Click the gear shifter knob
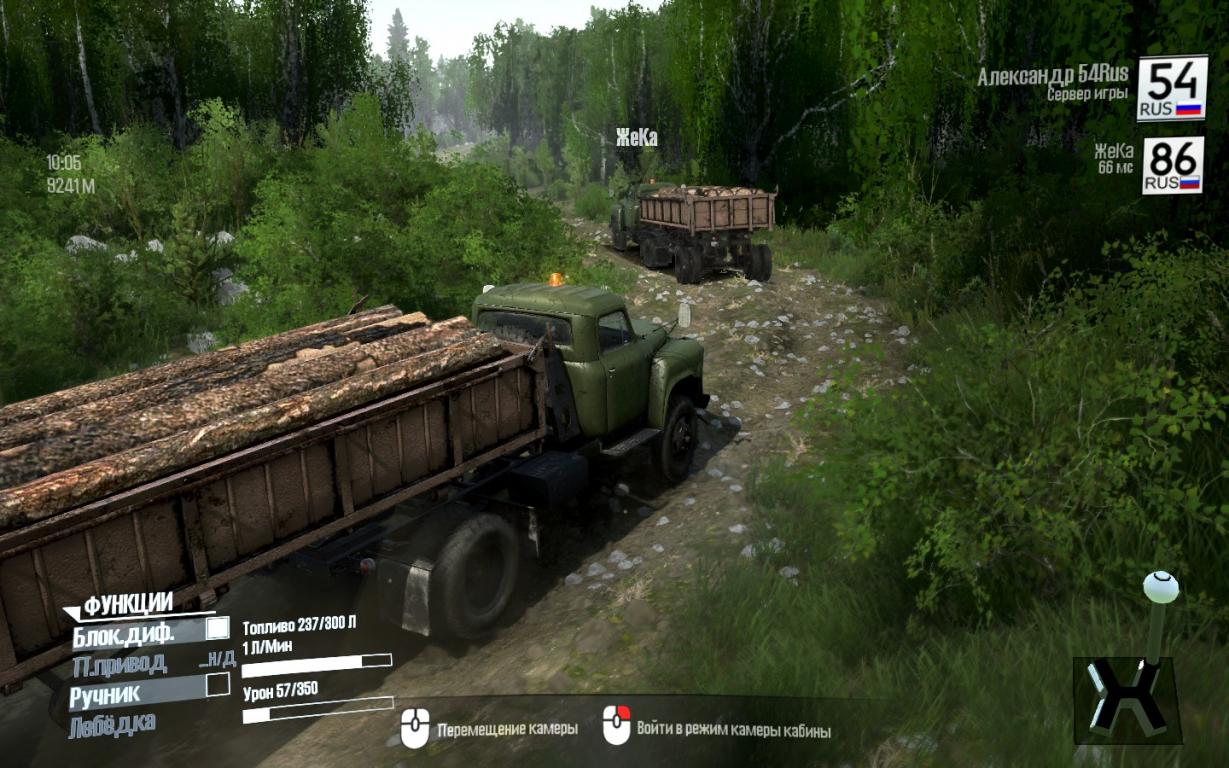Screen dimensions: 1229x768 (1160, 587)
